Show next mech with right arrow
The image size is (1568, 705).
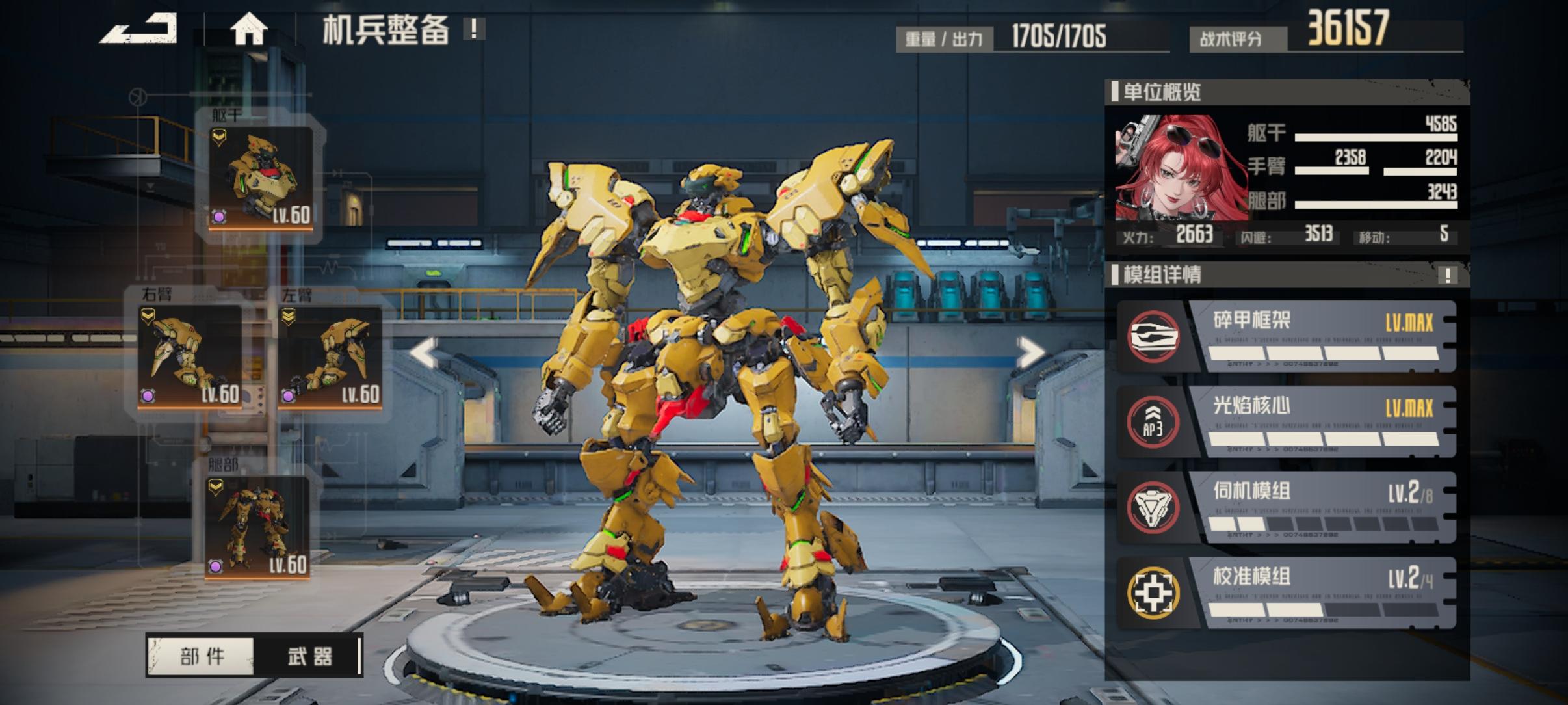click(1029, 353)
